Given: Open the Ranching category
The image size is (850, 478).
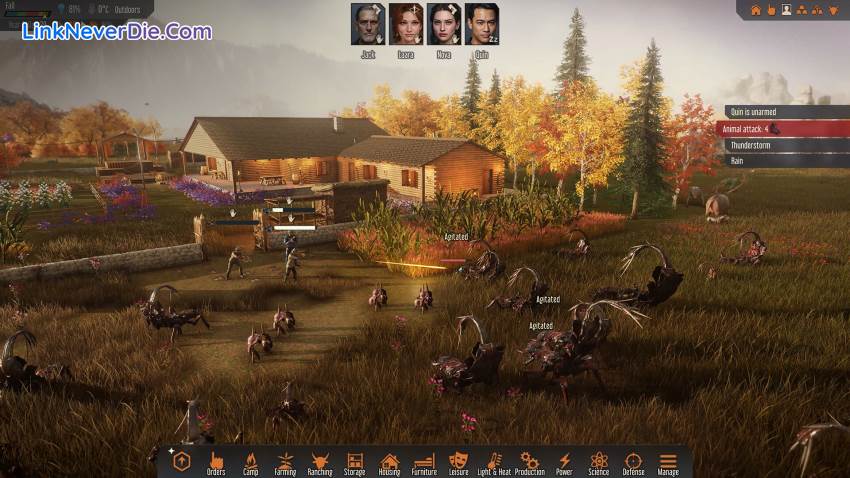Looking at the screenshot, I should point(320,461).
